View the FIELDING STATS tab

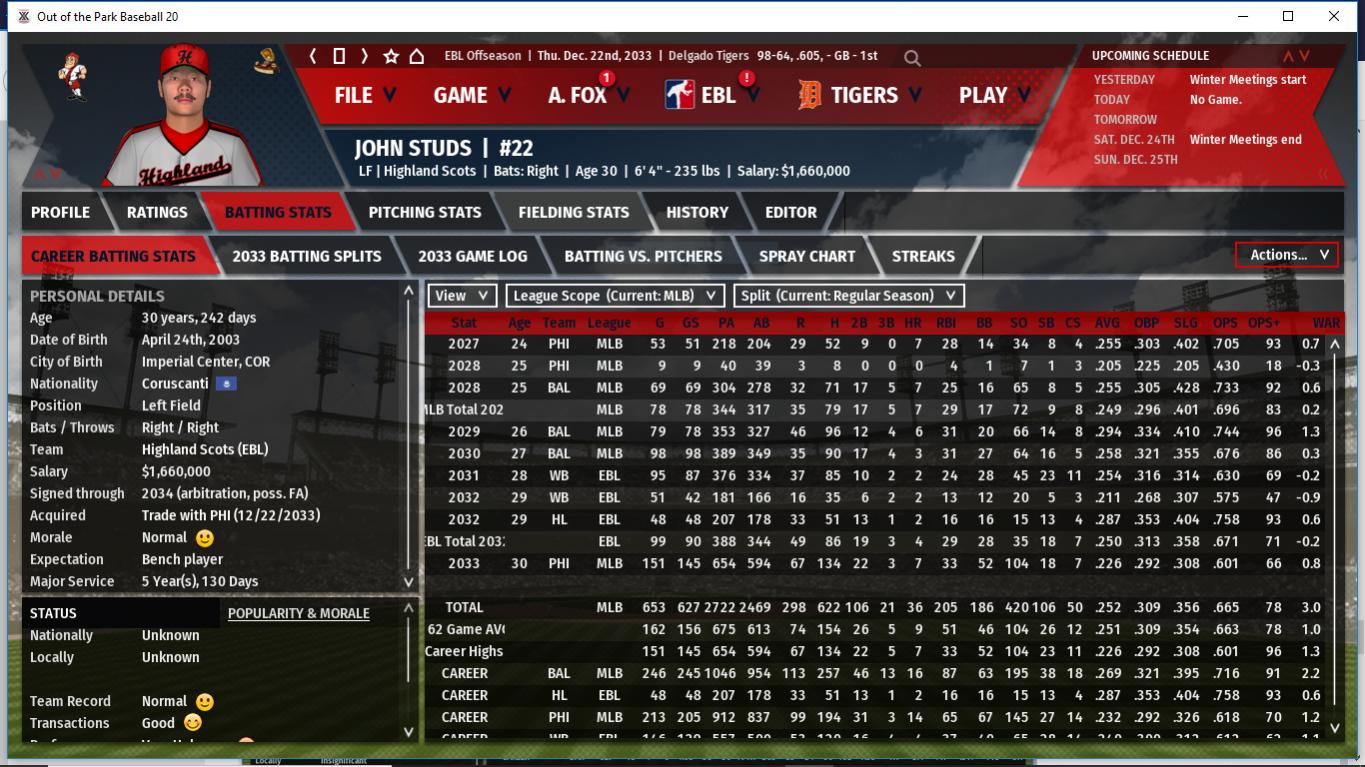(x=574, y=212)
